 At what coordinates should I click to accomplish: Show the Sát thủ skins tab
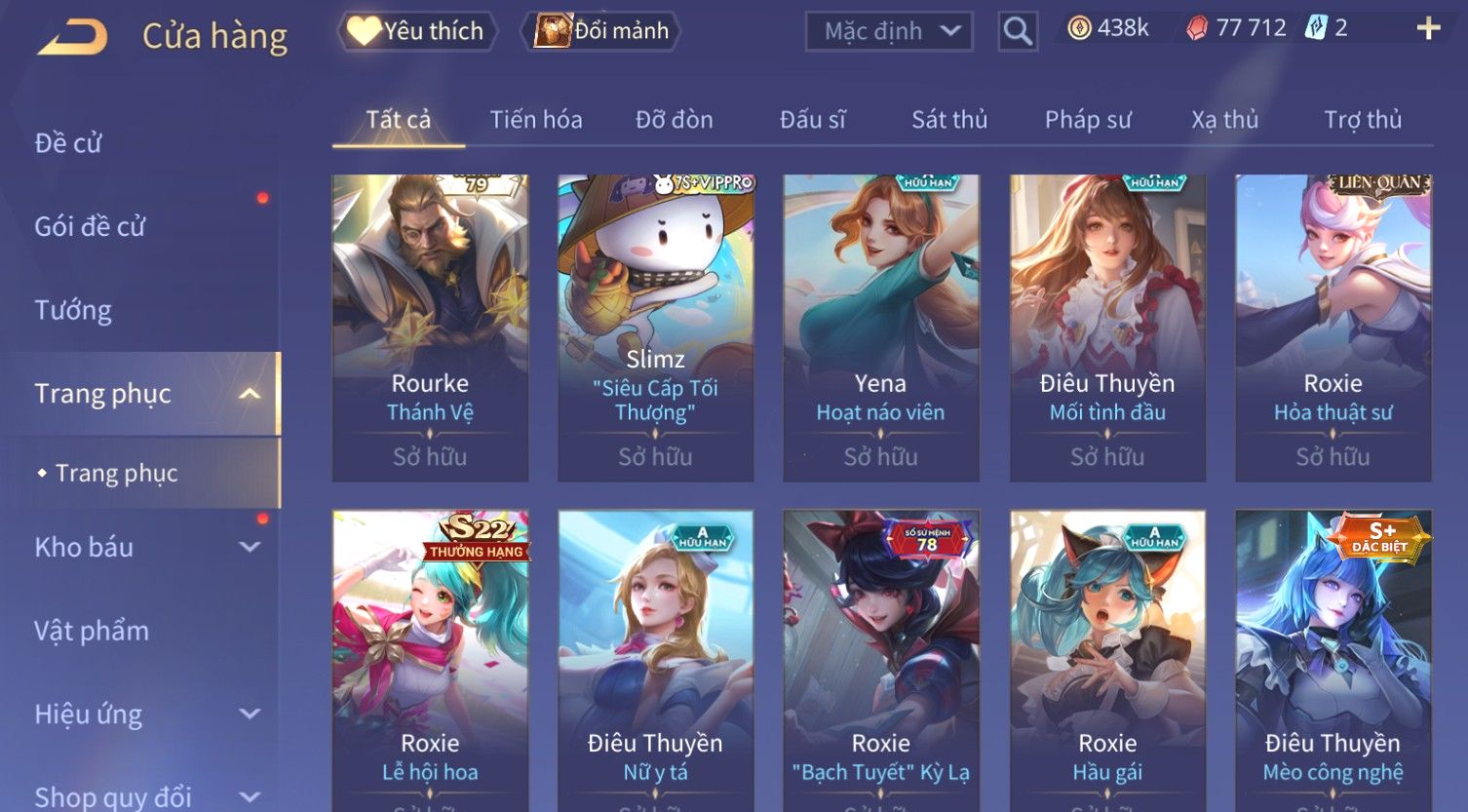point(948,120)
